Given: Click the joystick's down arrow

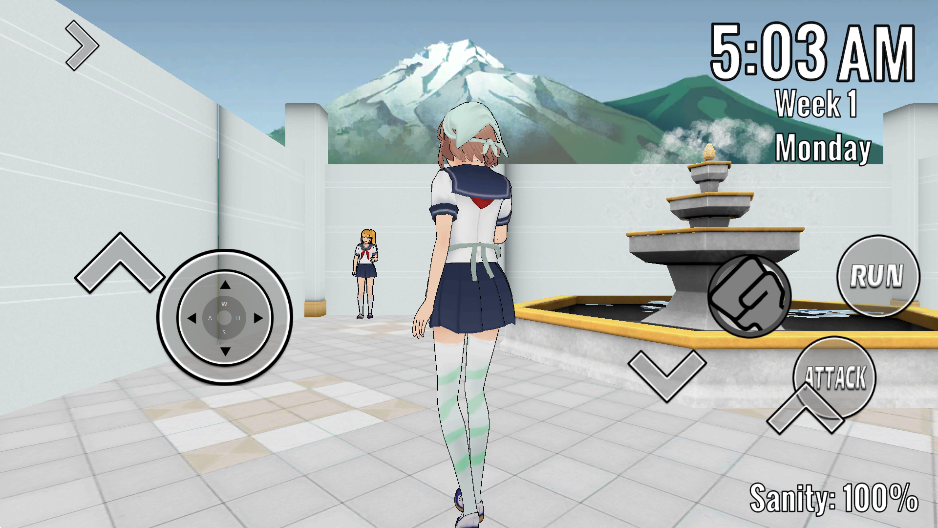Looking at the screenshot, I should pos(224,351).
